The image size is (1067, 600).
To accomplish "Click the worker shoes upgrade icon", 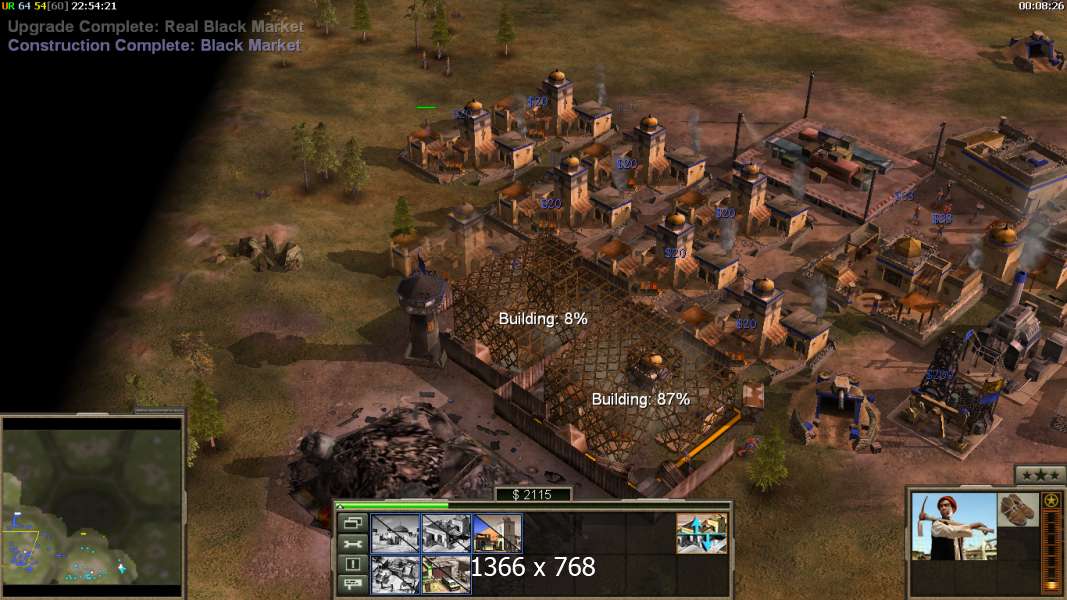I will 1017,508.
